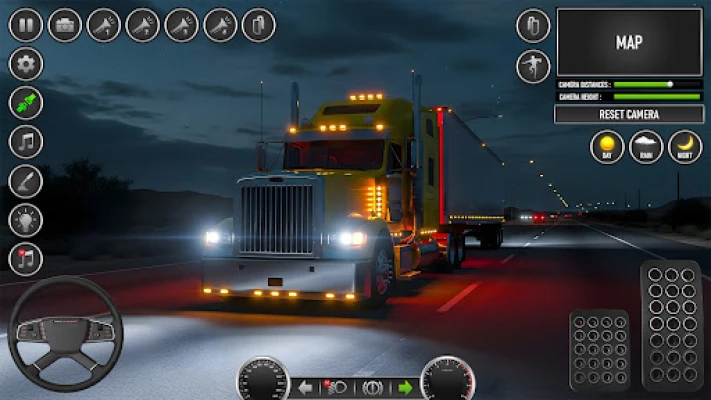Viewport: 711px width, 400px height.
Task: Turn the steering wheel control
Action: 65,333
